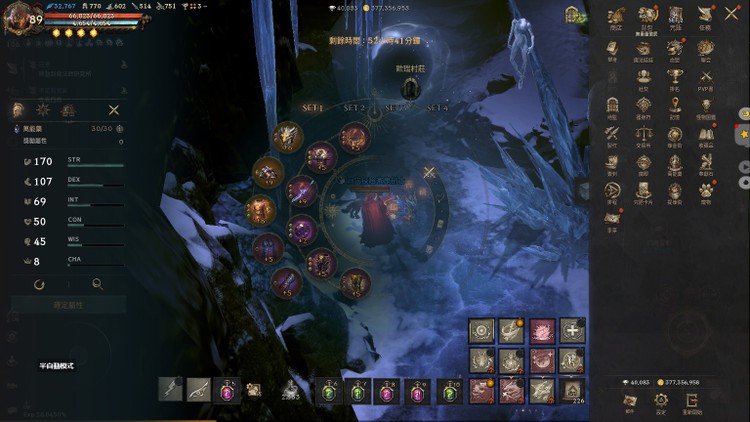Click the attribute reset circular arrow button
This screenshot has width=750, height=422.
coord(39,284)
